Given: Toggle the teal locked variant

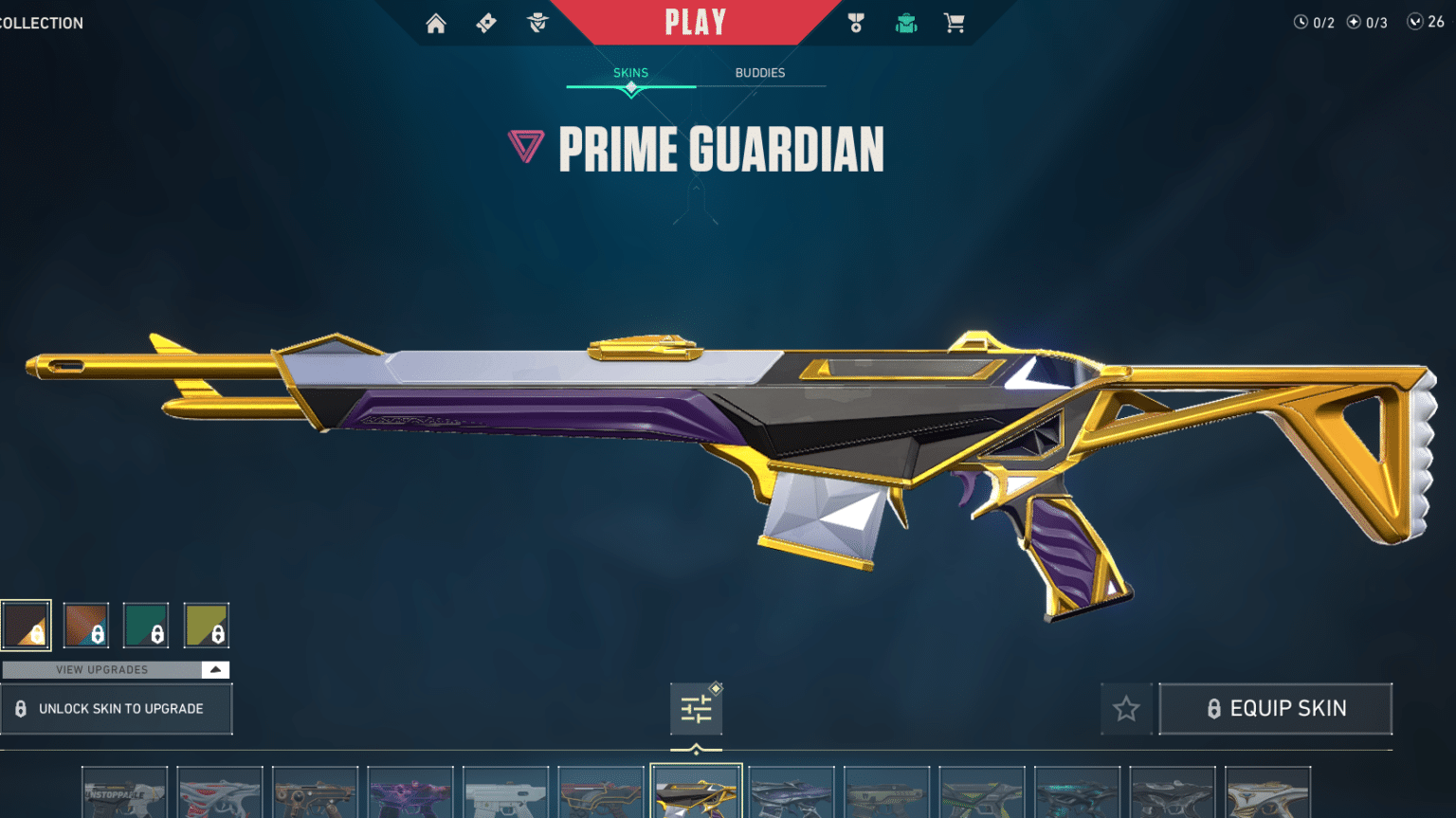Looking at the screenshot, I should (146, 624).
